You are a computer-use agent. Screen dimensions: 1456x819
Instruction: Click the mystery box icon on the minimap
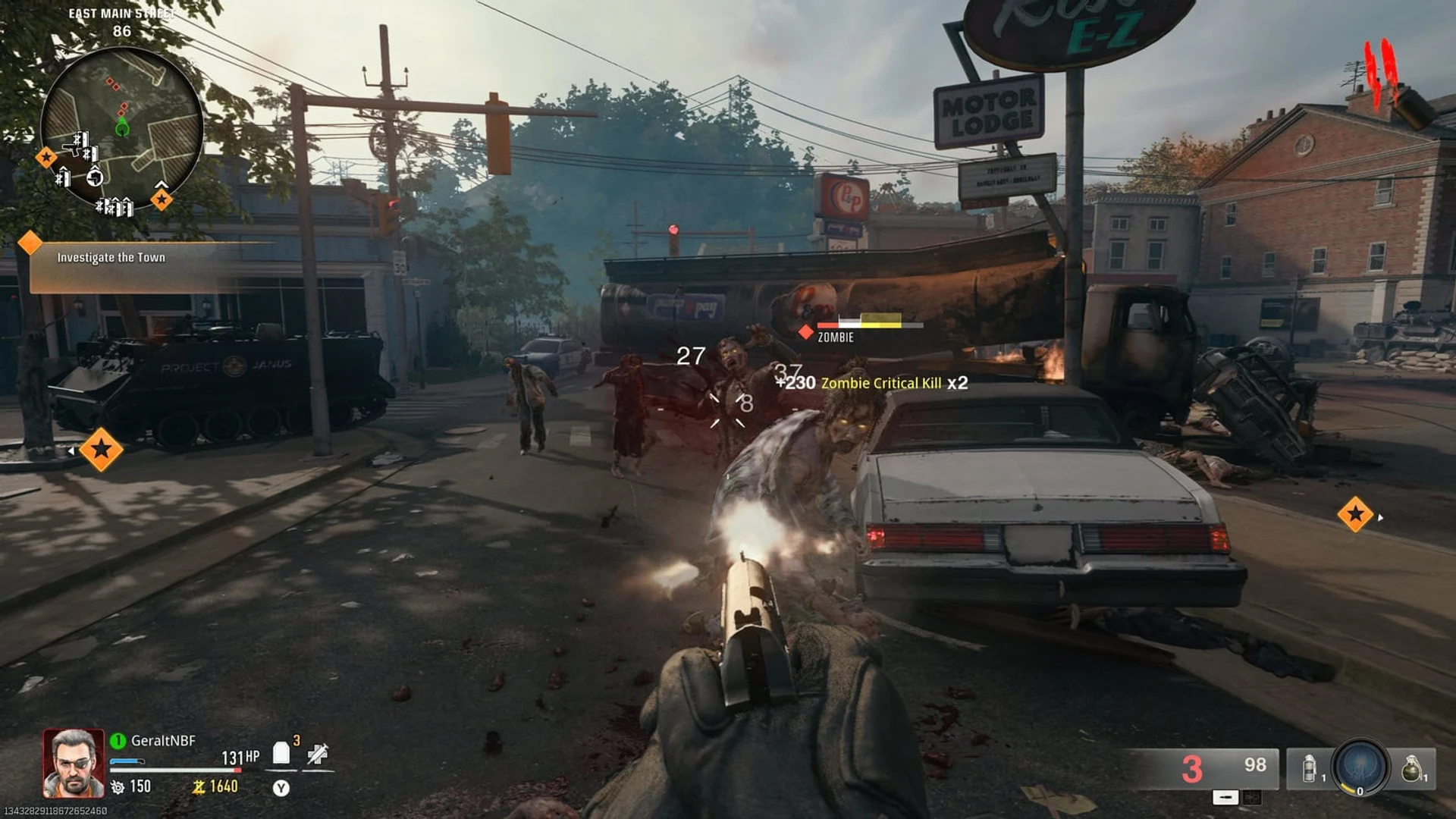coord(96,177)
